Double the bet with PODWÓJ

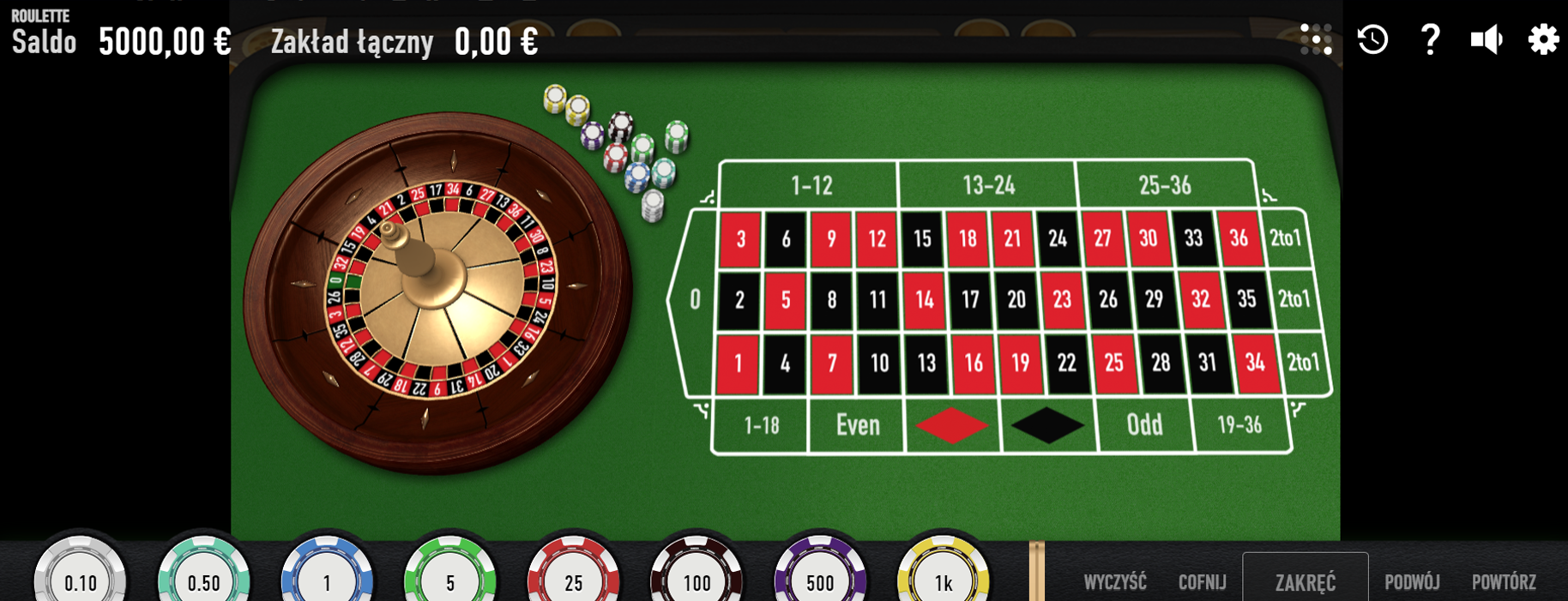coord(1412,582)
